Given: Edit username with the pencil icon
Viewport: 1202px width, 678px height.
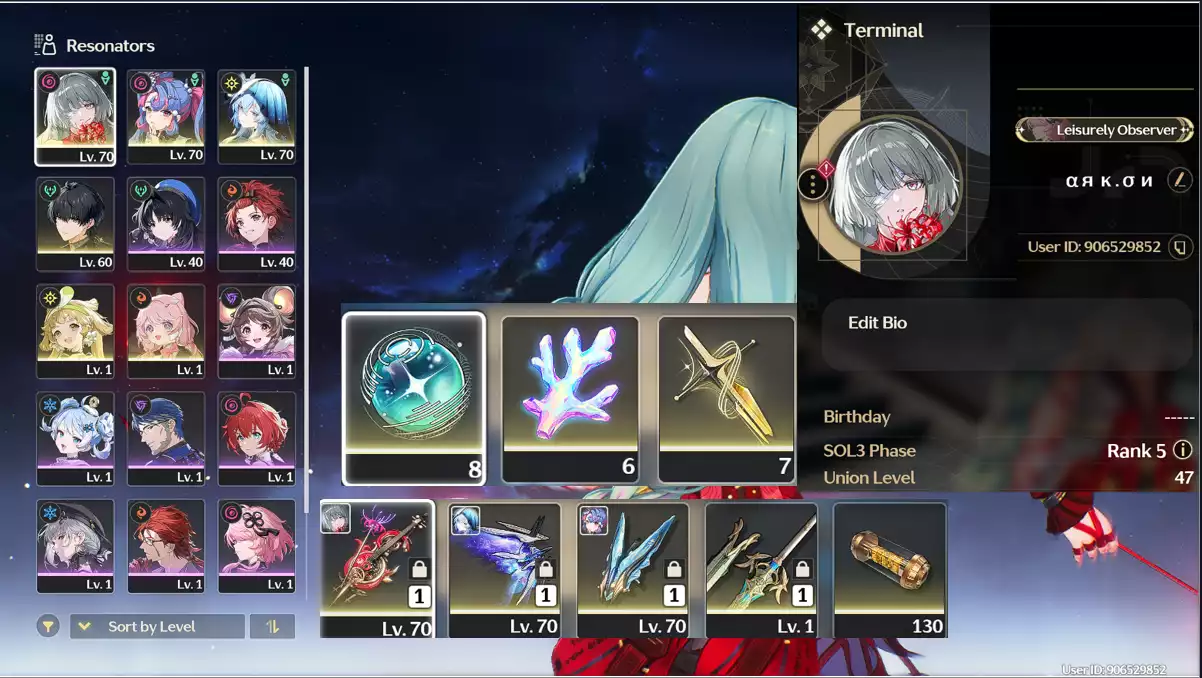Looking at the screenshot, I should [x=1181, y=181].
